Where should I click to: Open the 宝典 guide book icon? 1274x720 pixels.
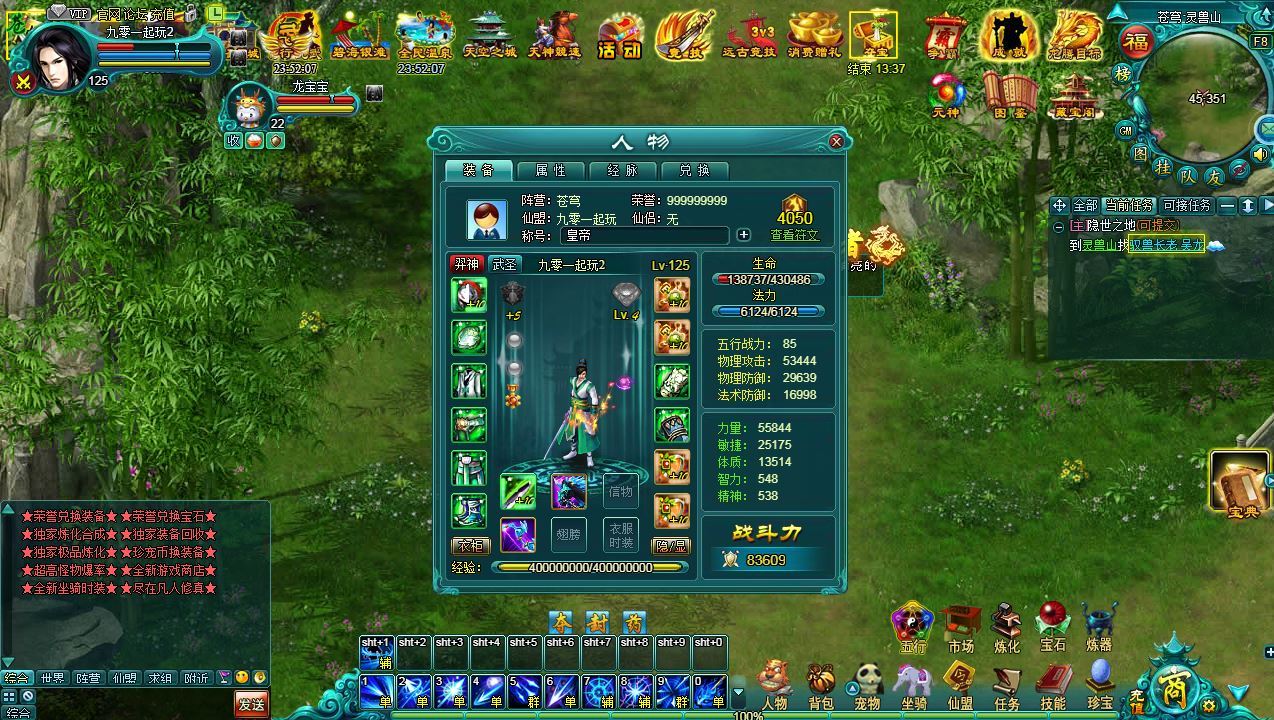point(1240,484)
